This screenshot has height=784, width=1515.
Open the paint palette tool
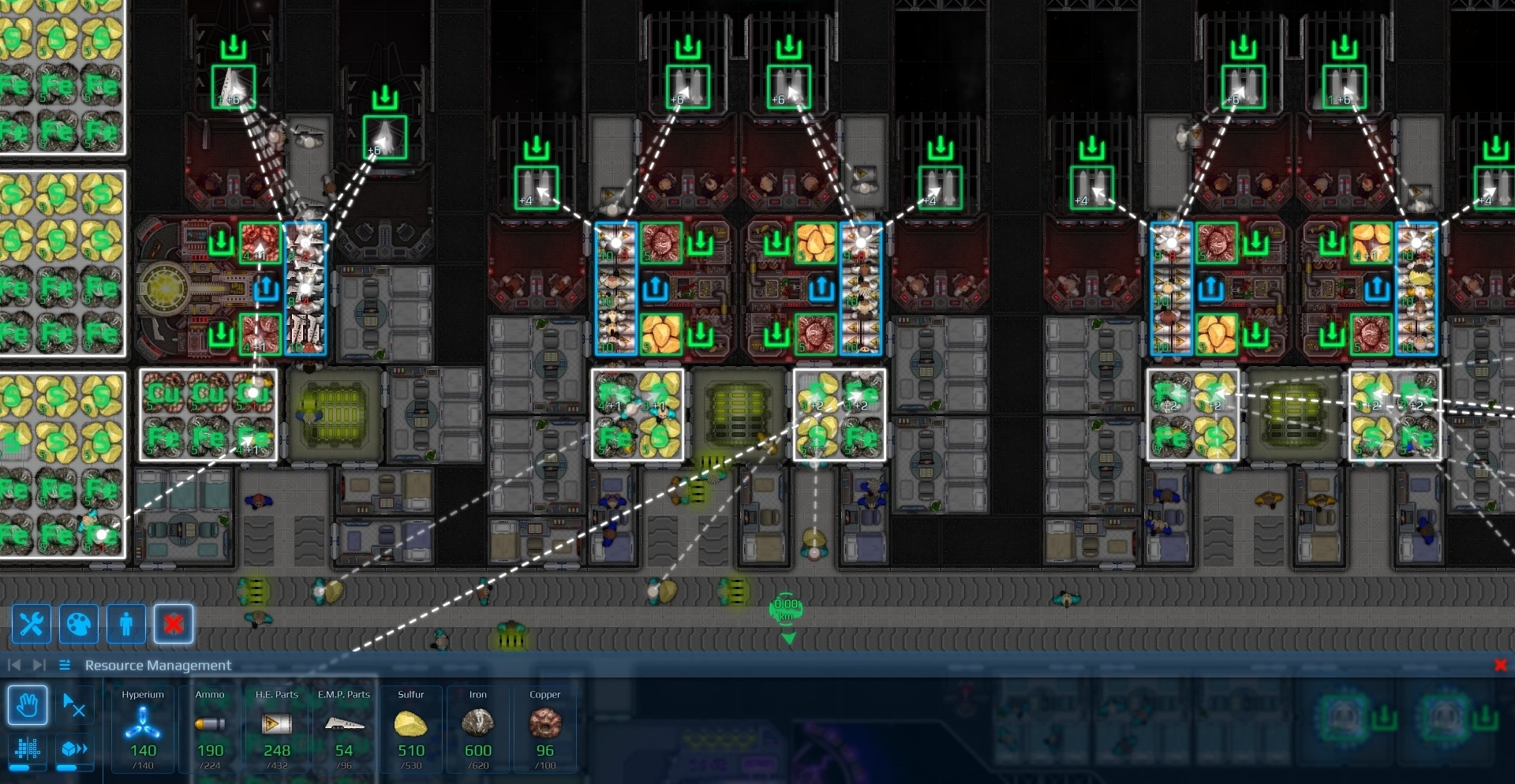pyautogui.click(x=79, y=625)
